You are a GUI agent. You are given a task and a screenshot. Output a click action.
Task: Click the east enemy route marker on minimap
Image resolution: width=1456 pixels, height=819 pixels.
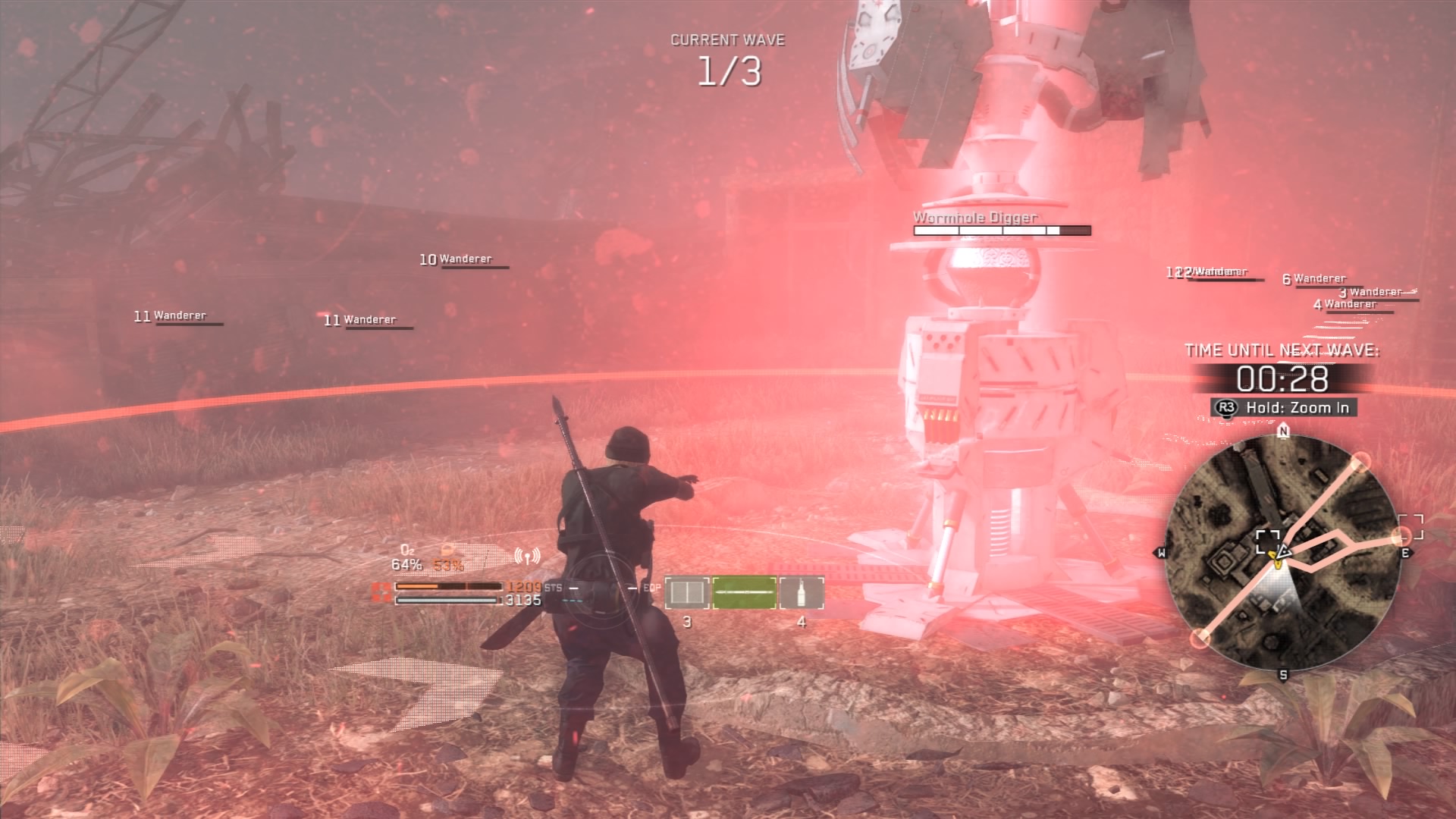pyautogui.click(x=1401, y=538)
